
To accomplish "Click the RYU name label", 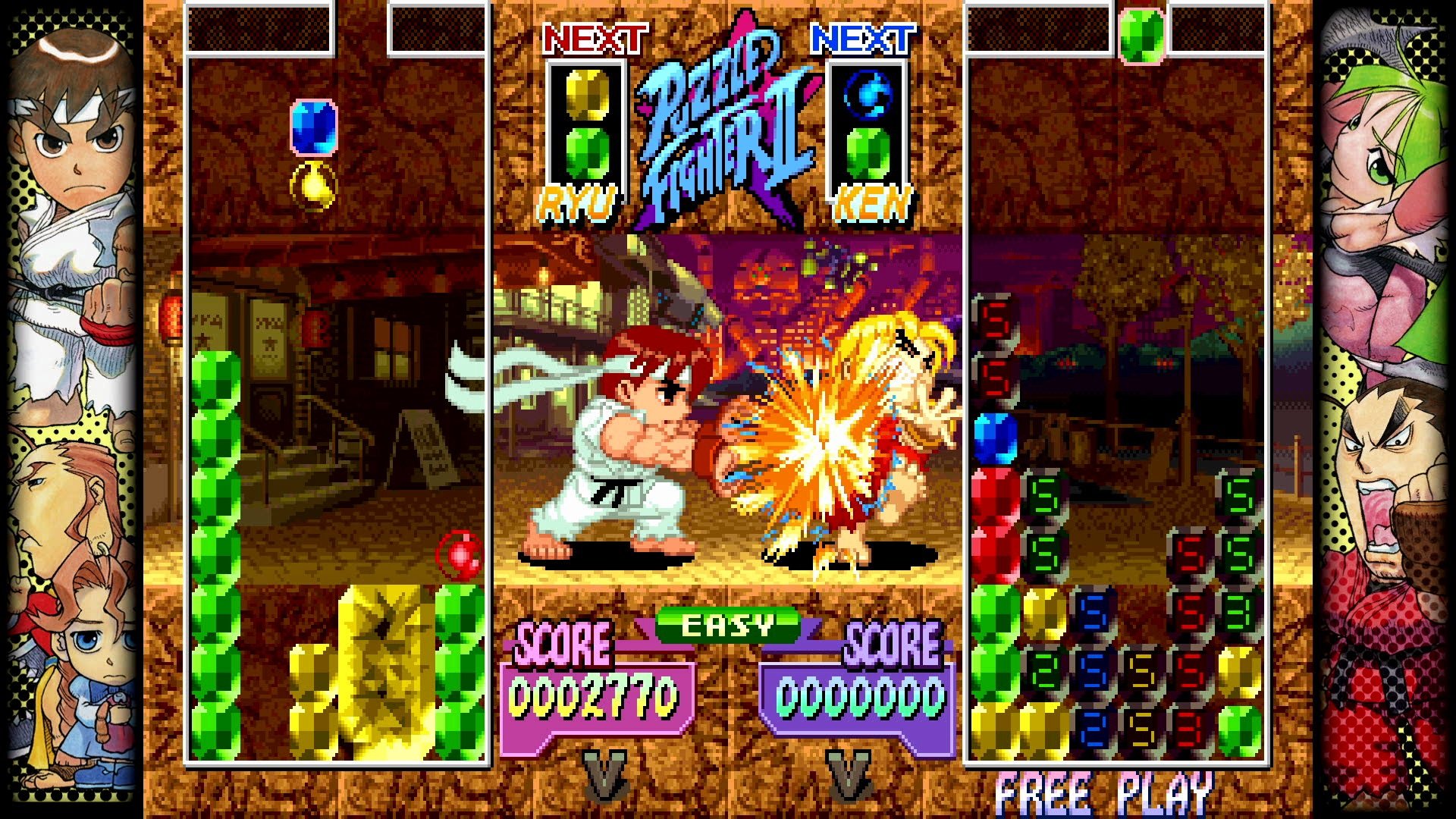I will (x=578, y=201).
